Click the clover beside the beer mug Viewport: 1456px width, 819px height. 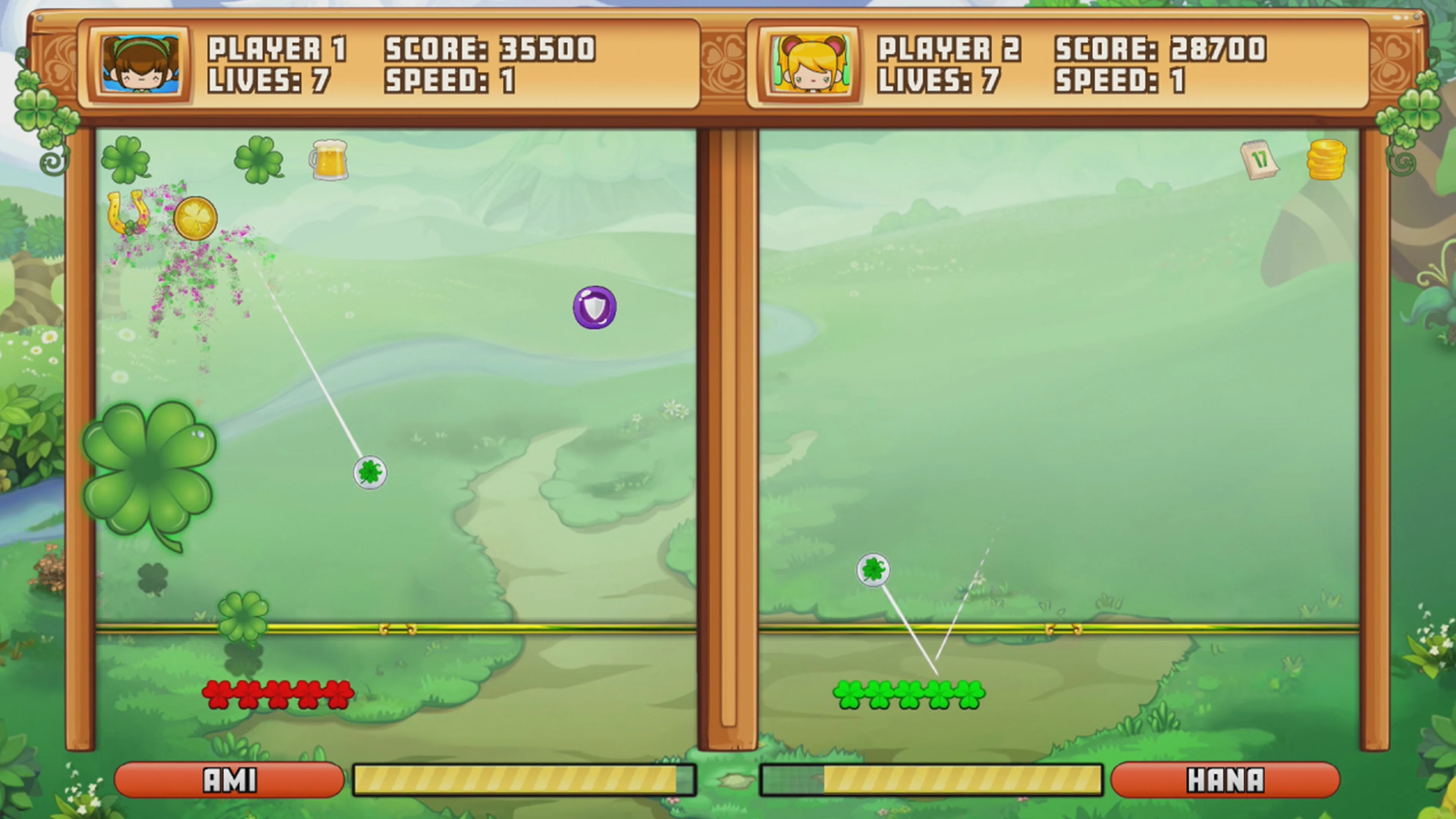258,160
